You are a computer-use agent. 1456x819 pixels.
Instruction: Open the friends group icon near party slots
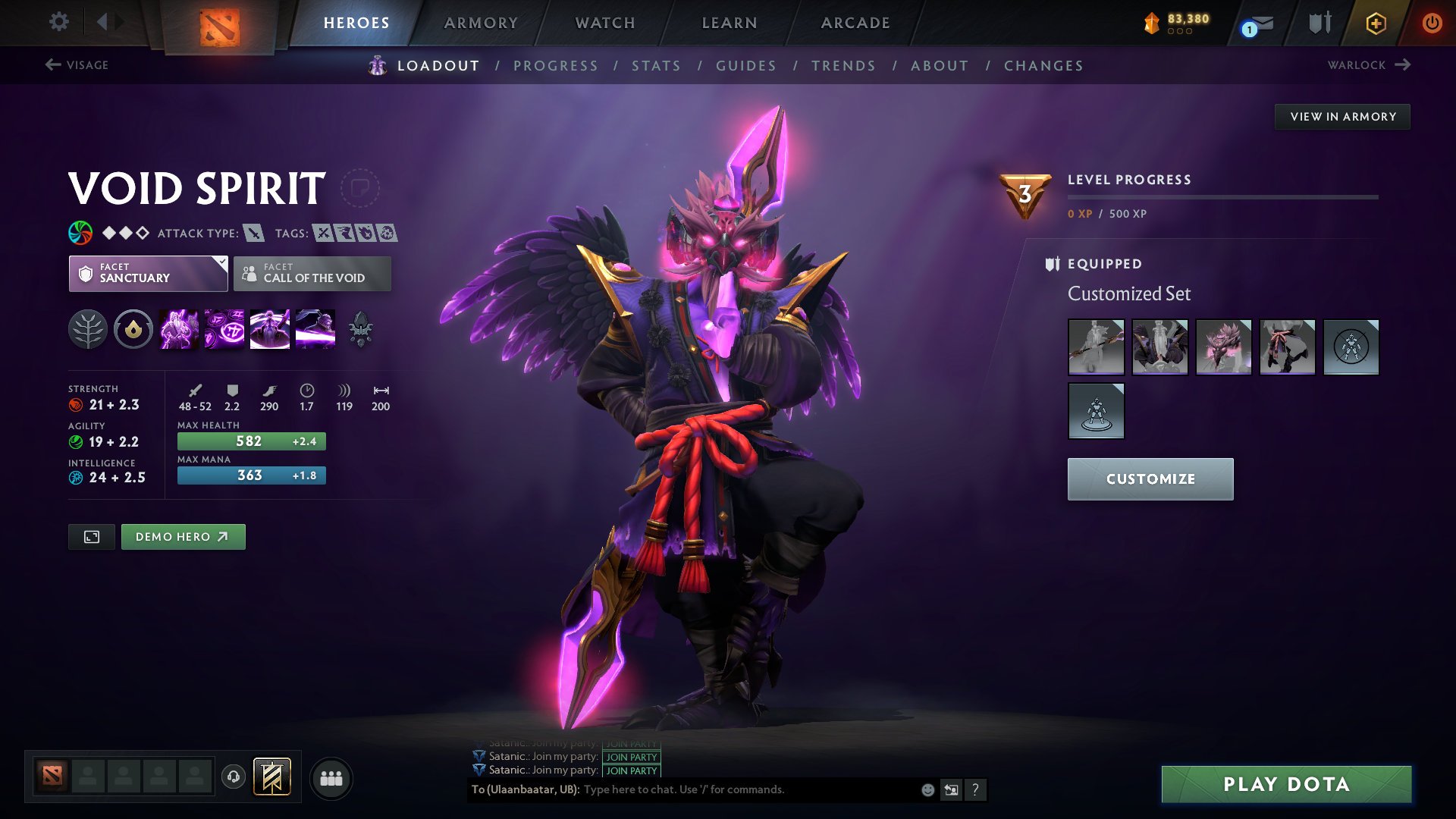point(331,778)
